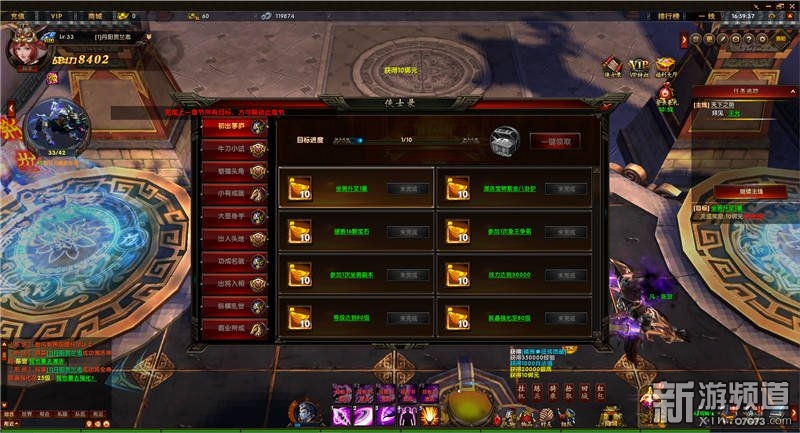Click the silver treasure chest reward

(506, 142)
